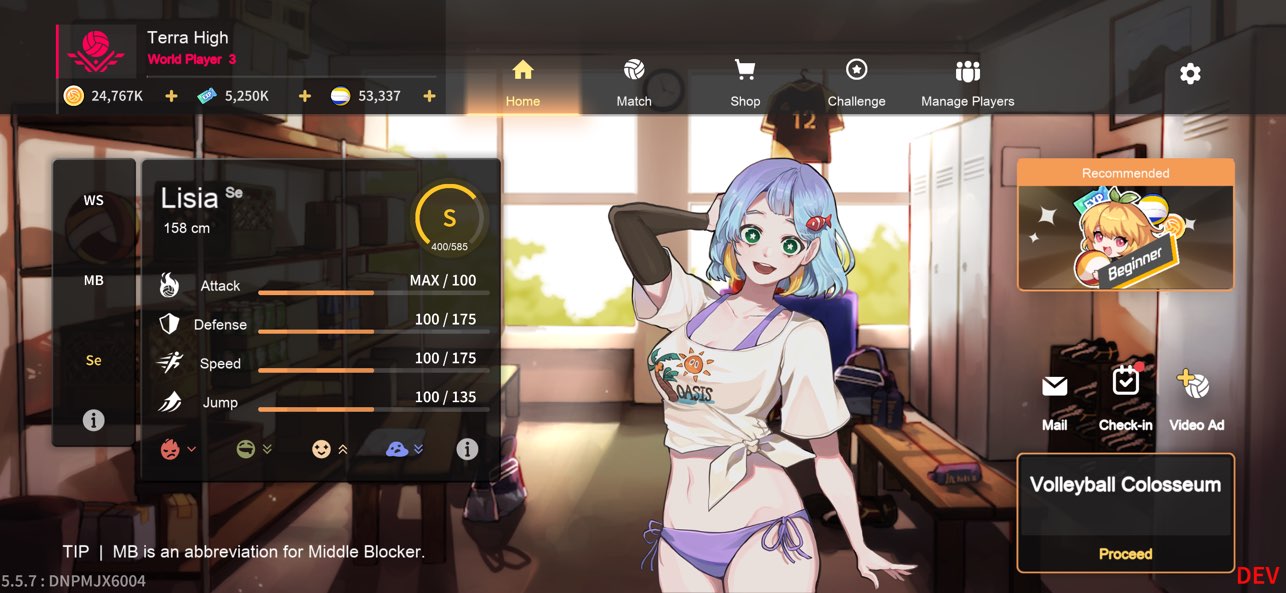Select the MB position player
The height and width of the screenshot is (593, 1286).
pos(93,281)
